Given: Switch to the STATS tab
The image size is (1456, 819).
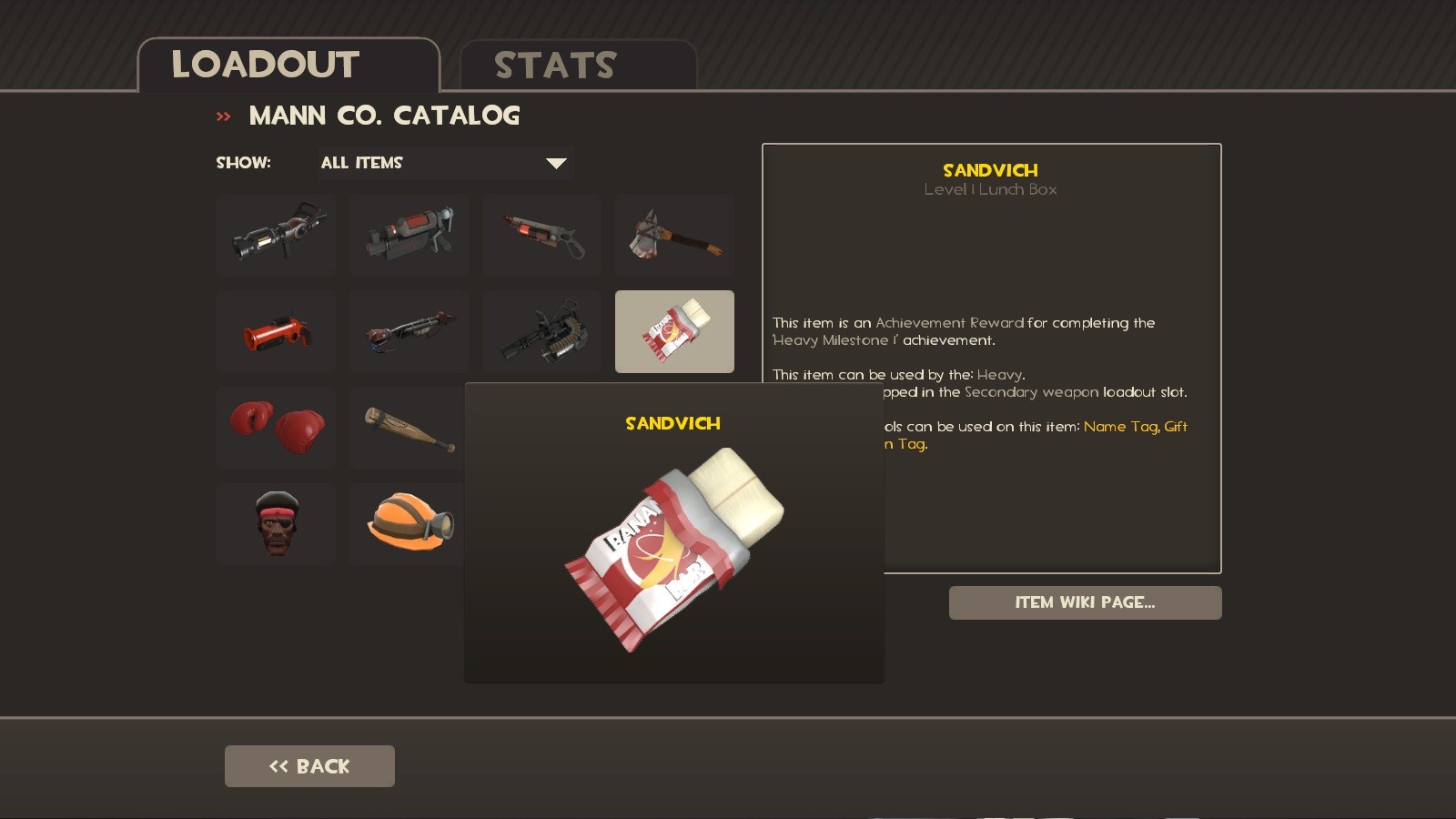Looking at the screenshot, I should (x=553, y=64).
